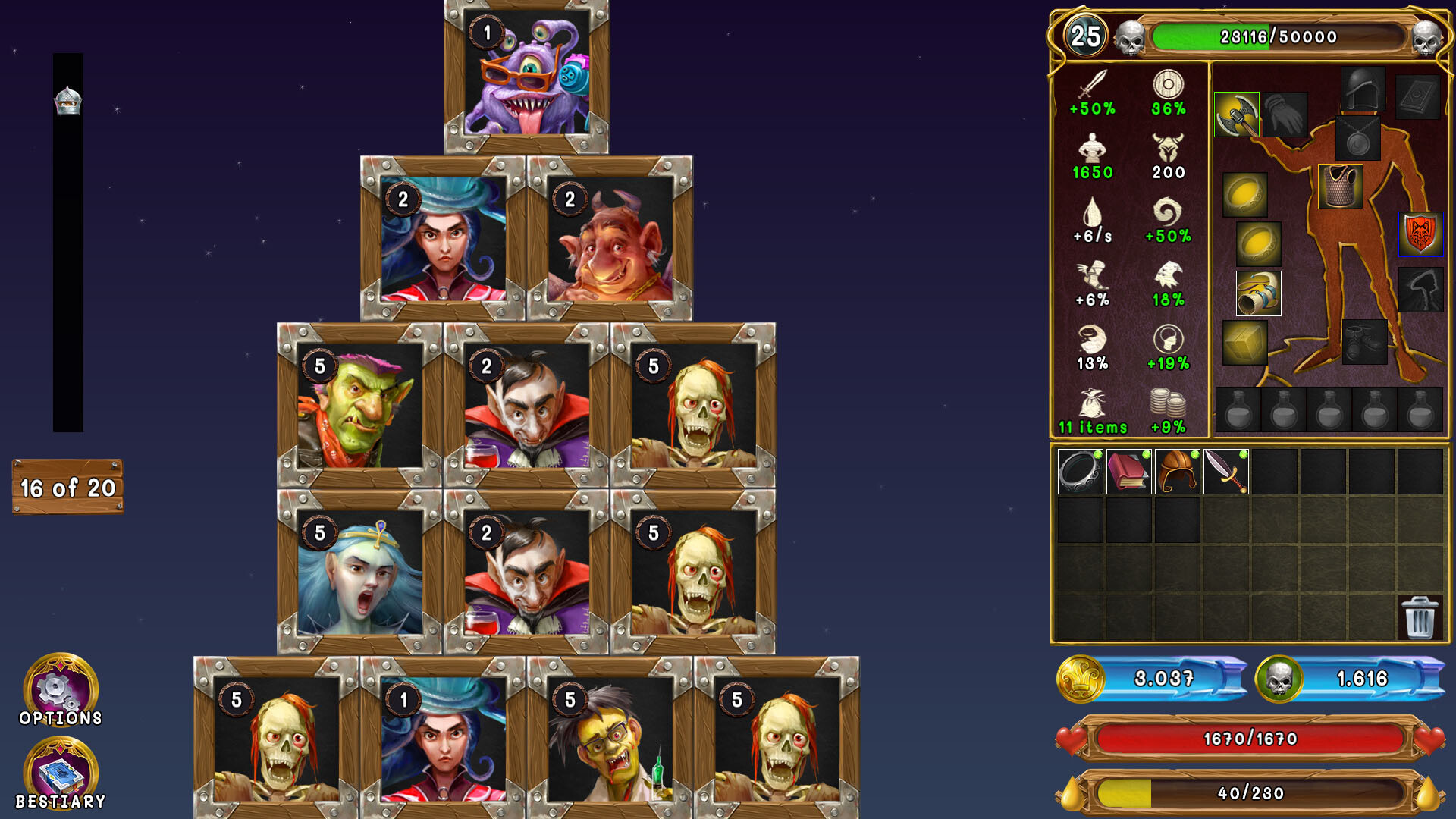Select the equipped golden horn slot
This screenshot has height=819, width=1456.
coord(1258,293)
